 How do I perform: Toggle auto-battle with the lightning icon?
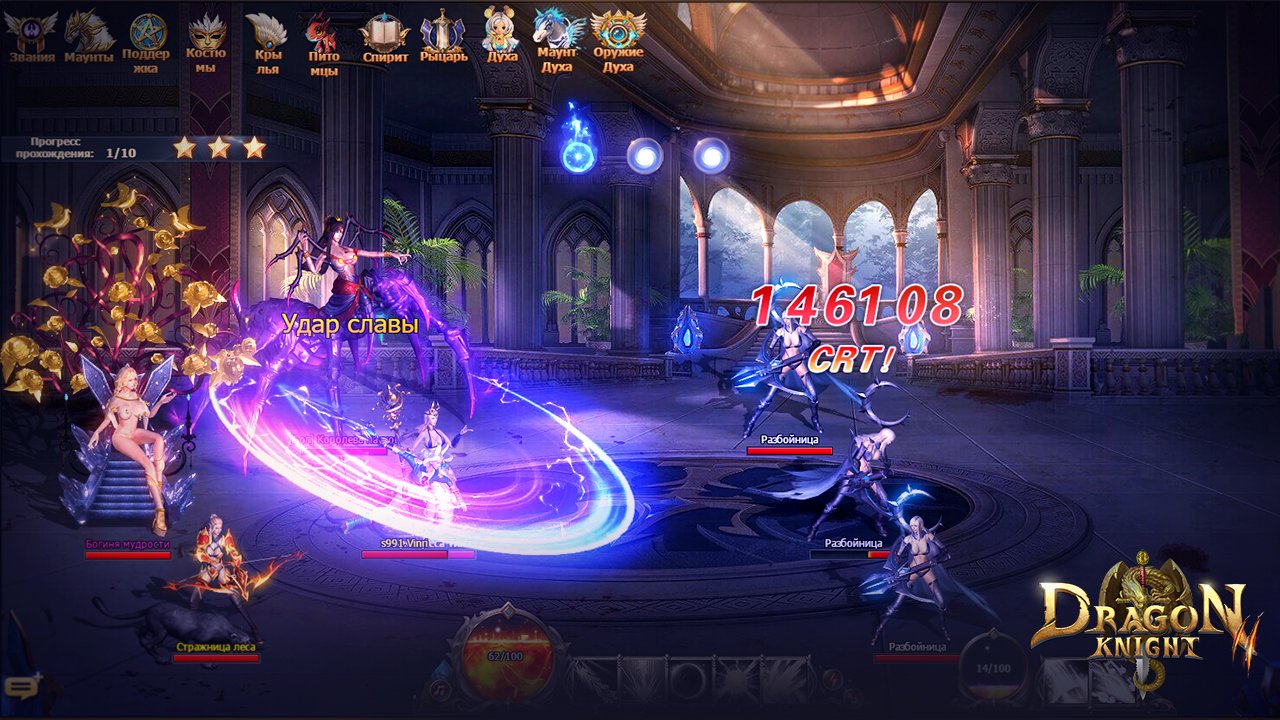[x=834, y=679]
